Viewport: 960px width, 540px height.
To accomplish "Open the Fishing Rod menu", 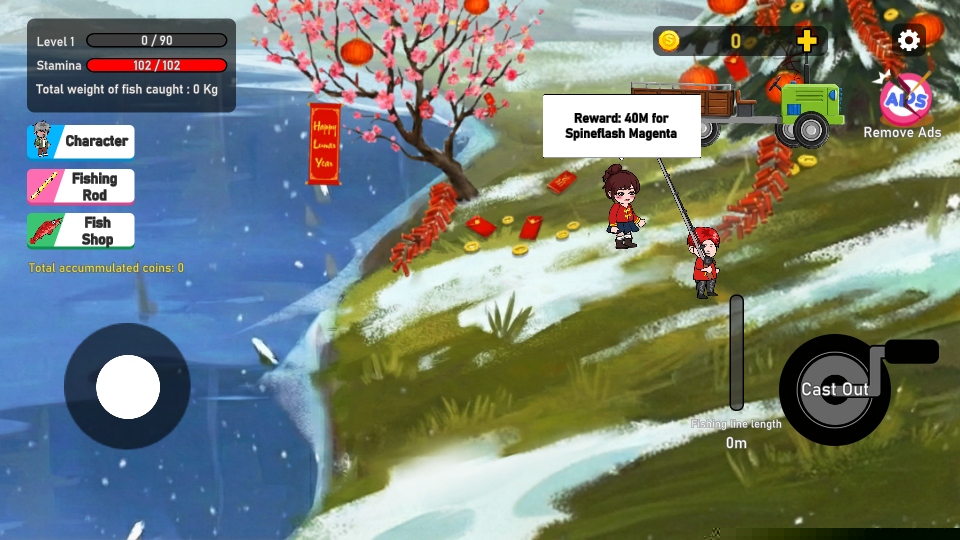I will click(80, 186).
